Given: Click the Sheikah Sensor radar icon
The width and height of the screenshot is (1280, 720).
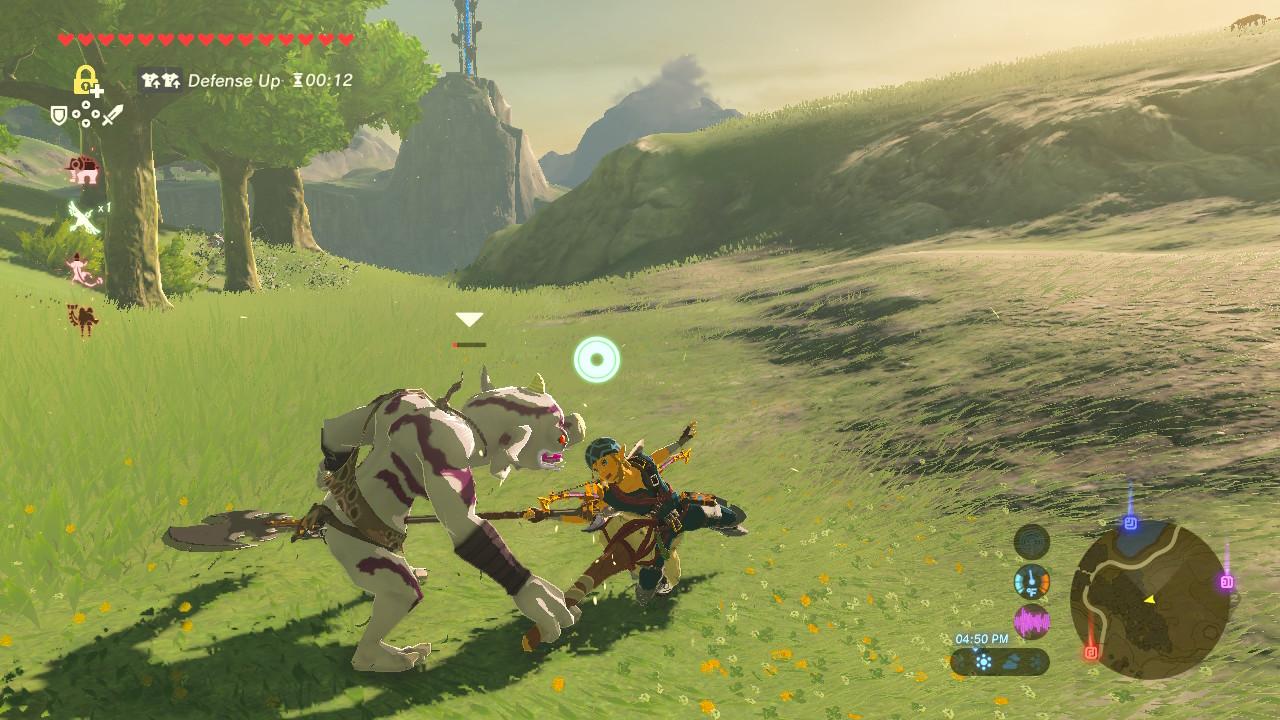Looking at the screenshot, I should (x=1032, y=543).
